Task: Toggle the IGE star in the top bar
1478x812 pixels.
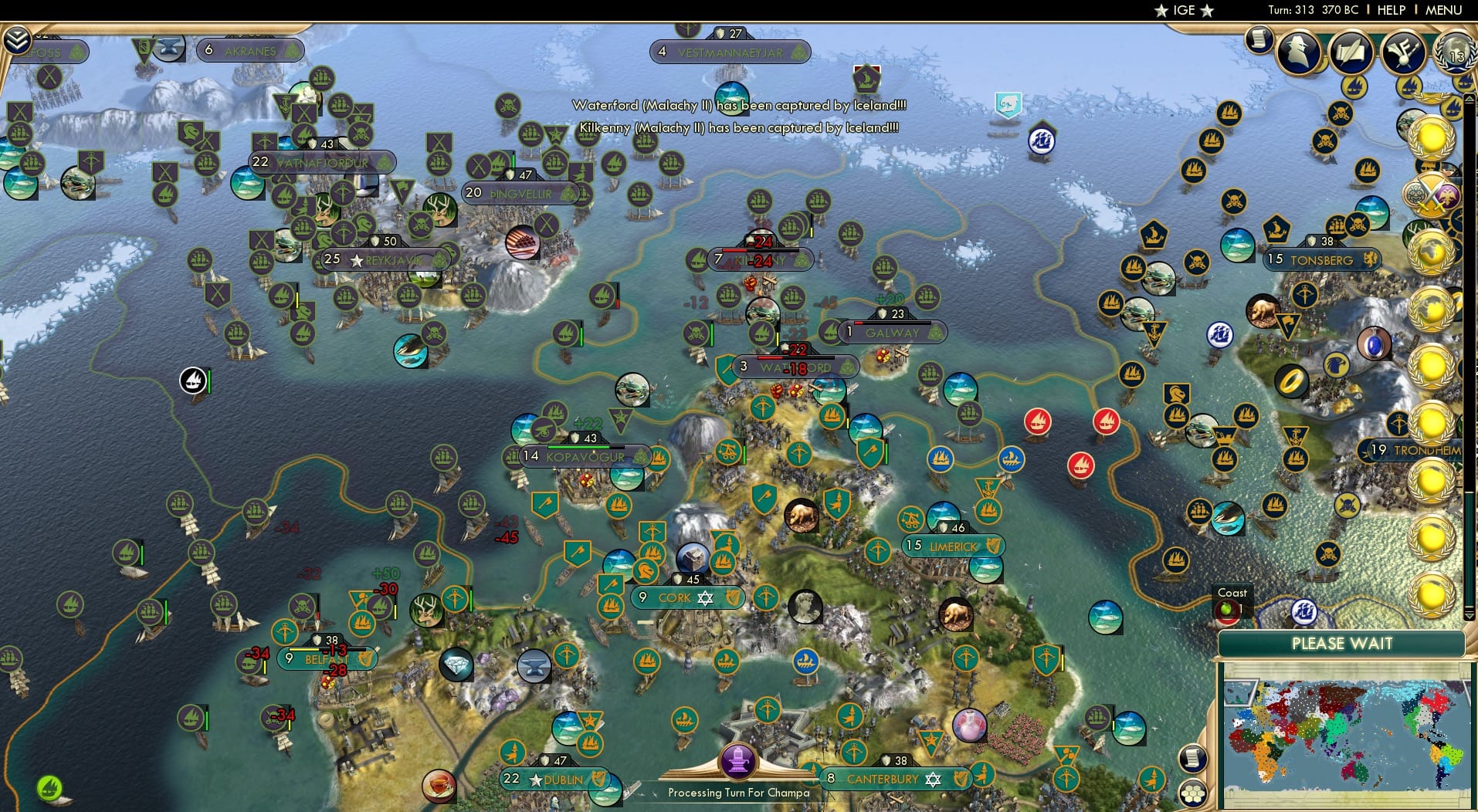Action: (x=1164, y=10)
